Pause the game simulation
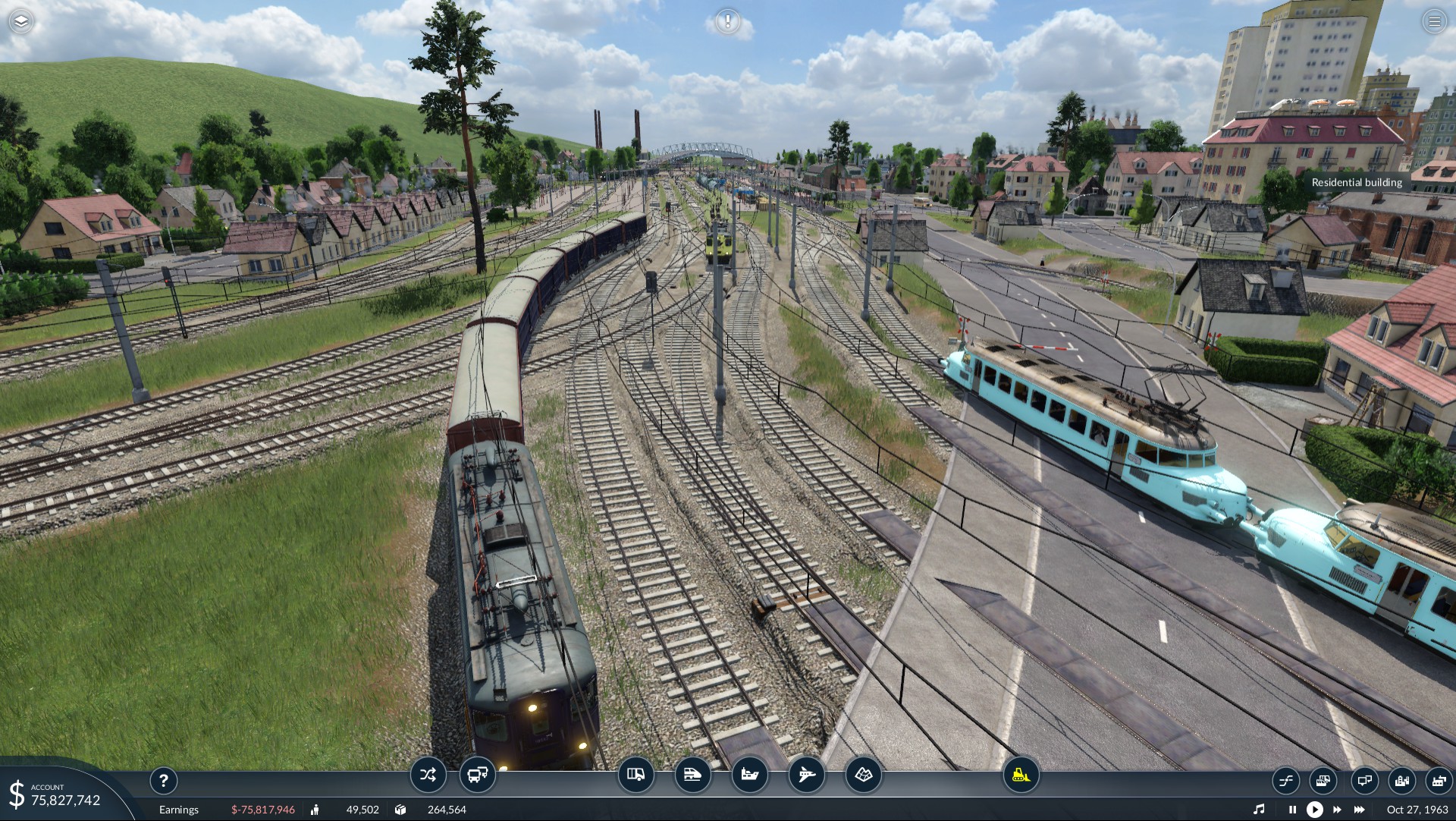Screen dimensions: 1456x821 tap(1292, 810)
